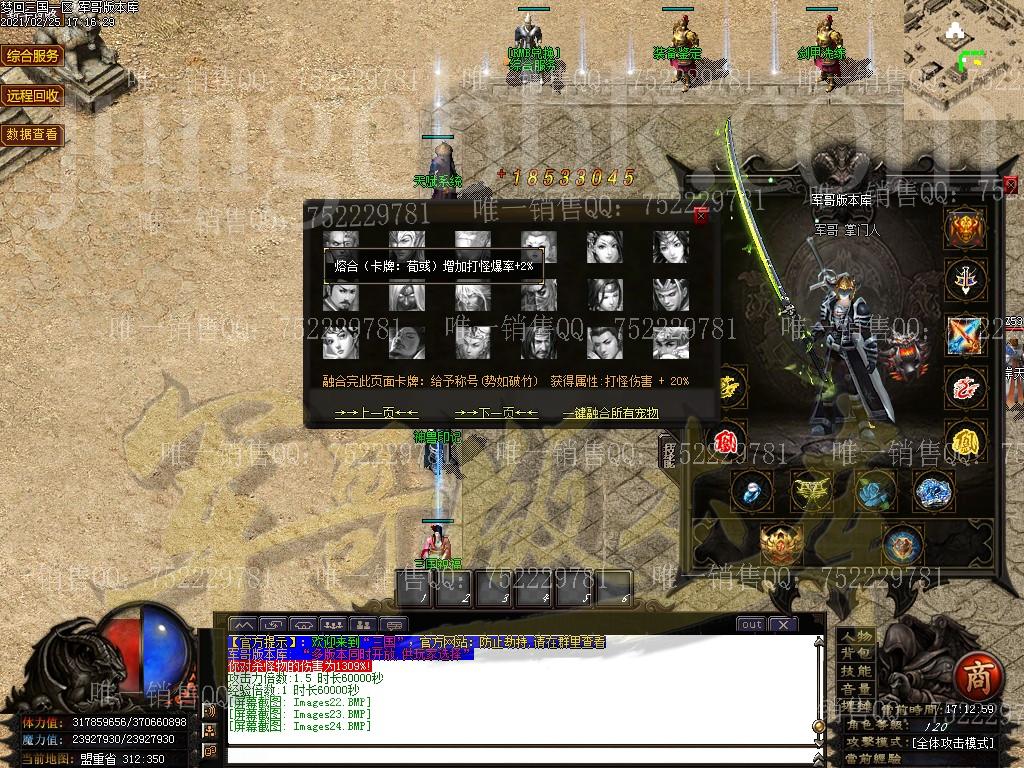The image size is (1024, 768).
Task: Open the 背包 bag menu
Action: (856, 654)
